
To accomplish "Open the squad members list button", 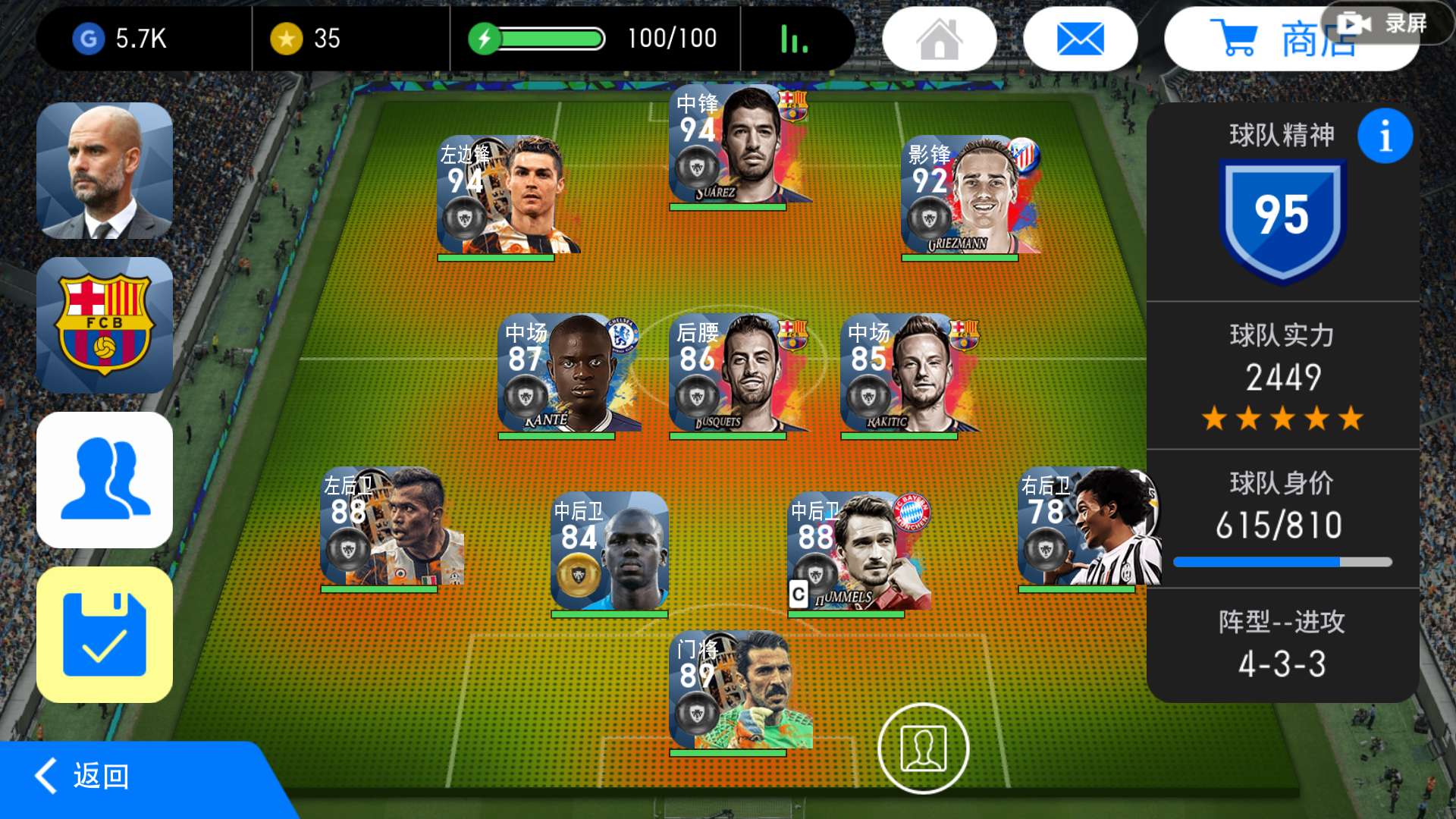I will click(x=105, y=480).
